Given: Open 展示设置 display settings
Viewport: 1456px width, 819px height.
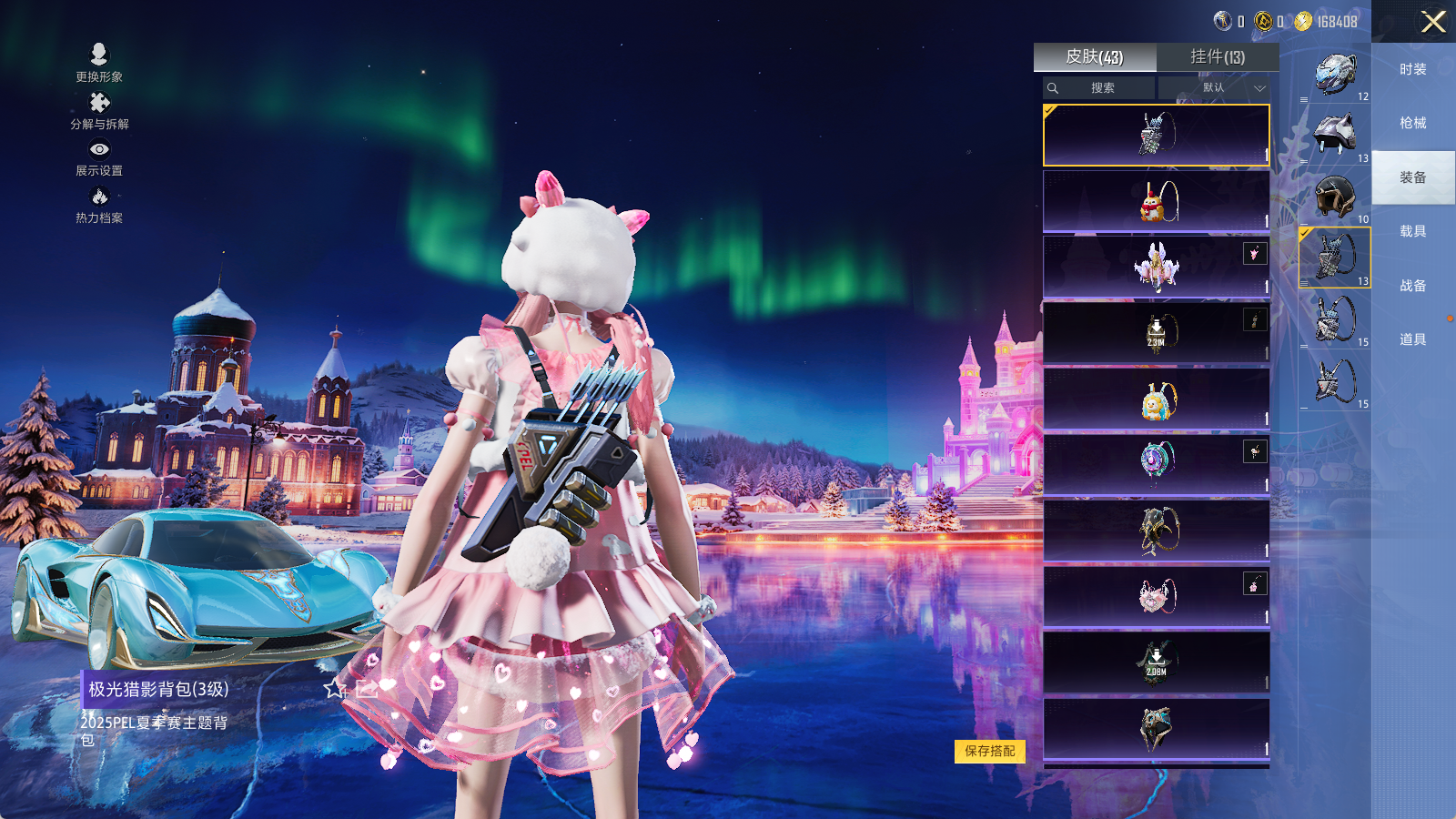Looking at the screenshot, I should 99,157.
